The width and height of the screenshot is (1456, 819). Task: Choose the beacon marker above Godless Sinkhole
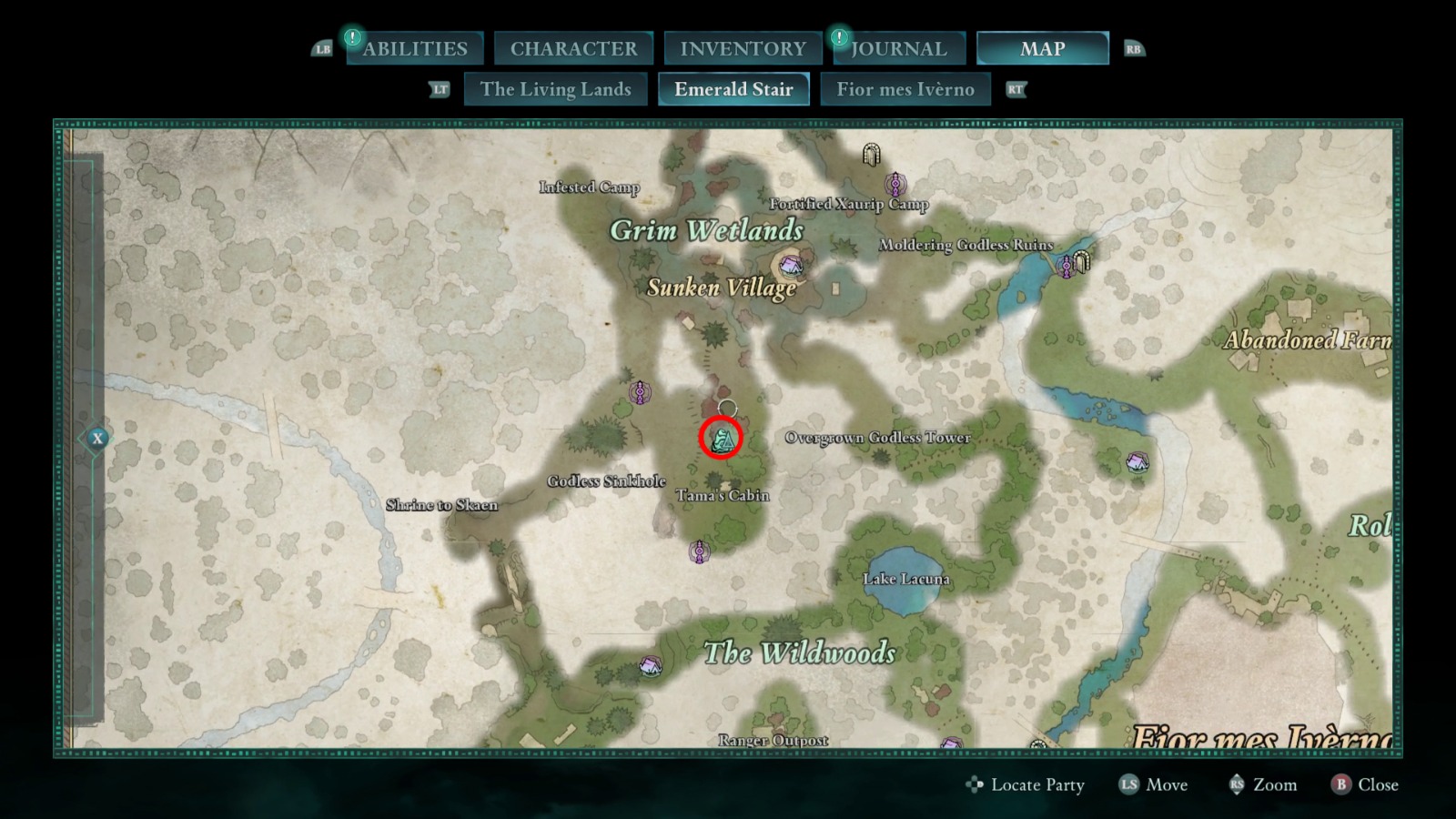(x=640, y=392)
